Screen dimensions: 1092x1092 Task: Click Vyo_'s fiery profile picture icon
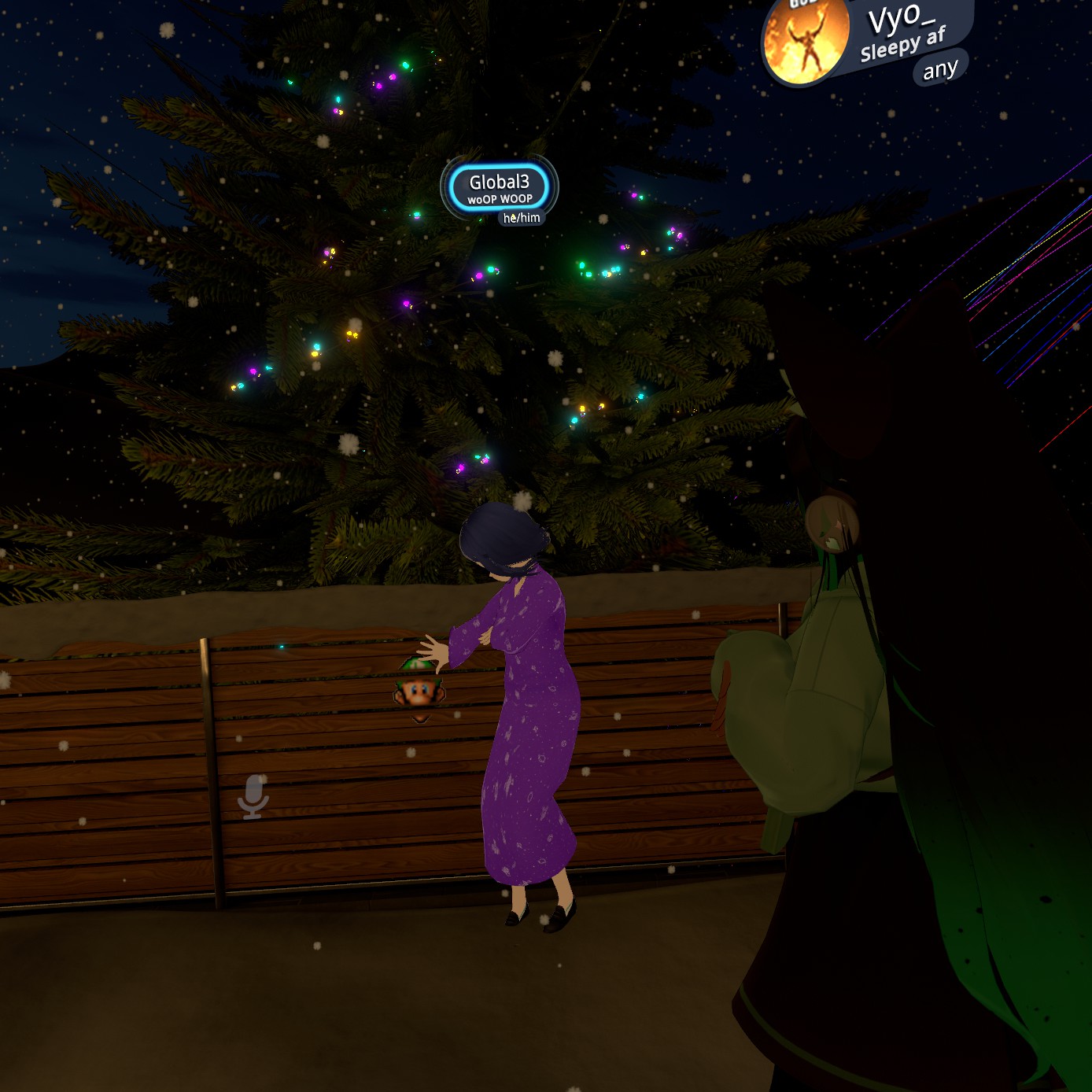pos(805,42)
